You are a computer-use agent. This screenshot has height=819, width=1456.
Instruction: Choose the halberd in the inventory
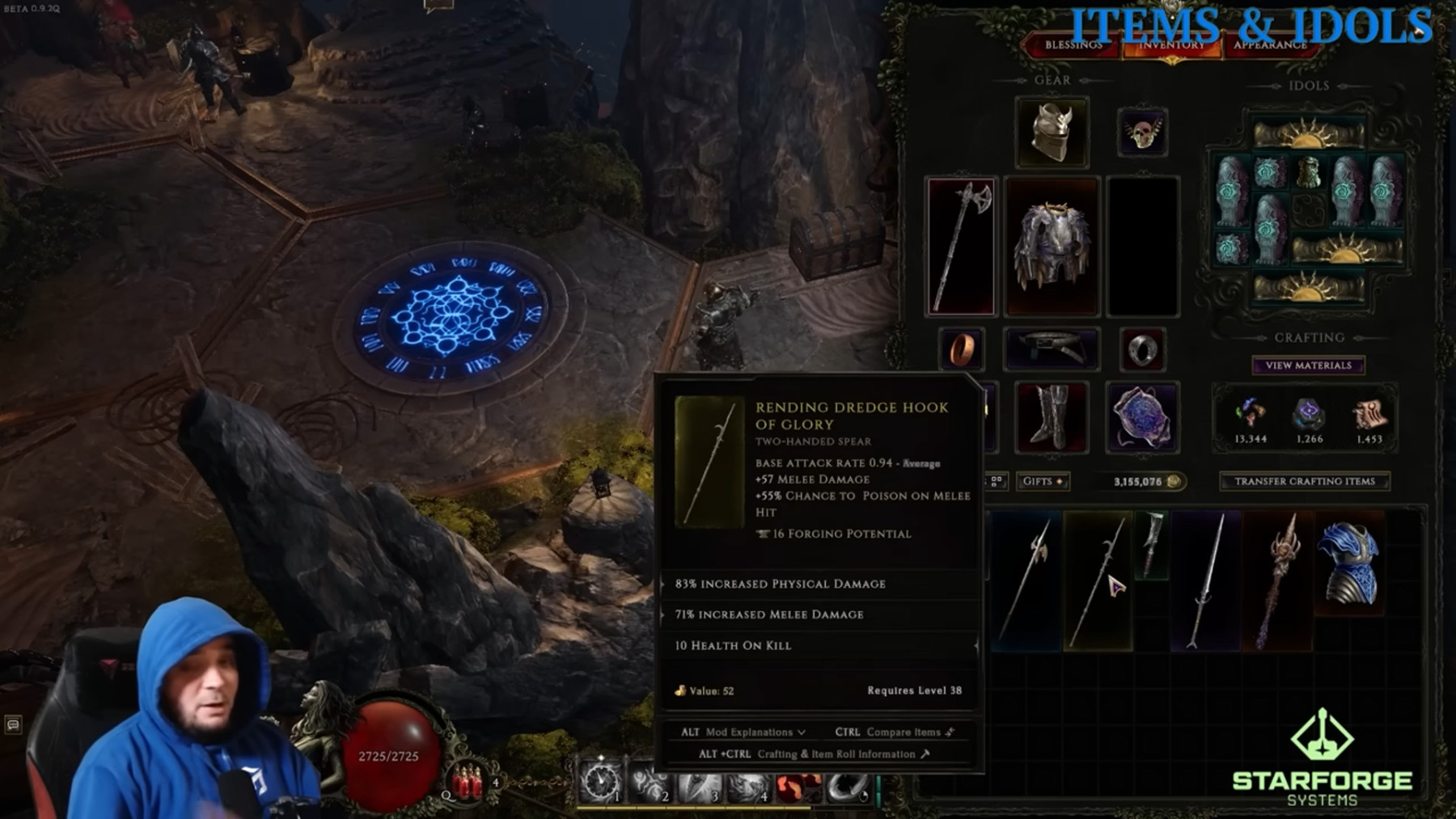tap(1026, 580)
